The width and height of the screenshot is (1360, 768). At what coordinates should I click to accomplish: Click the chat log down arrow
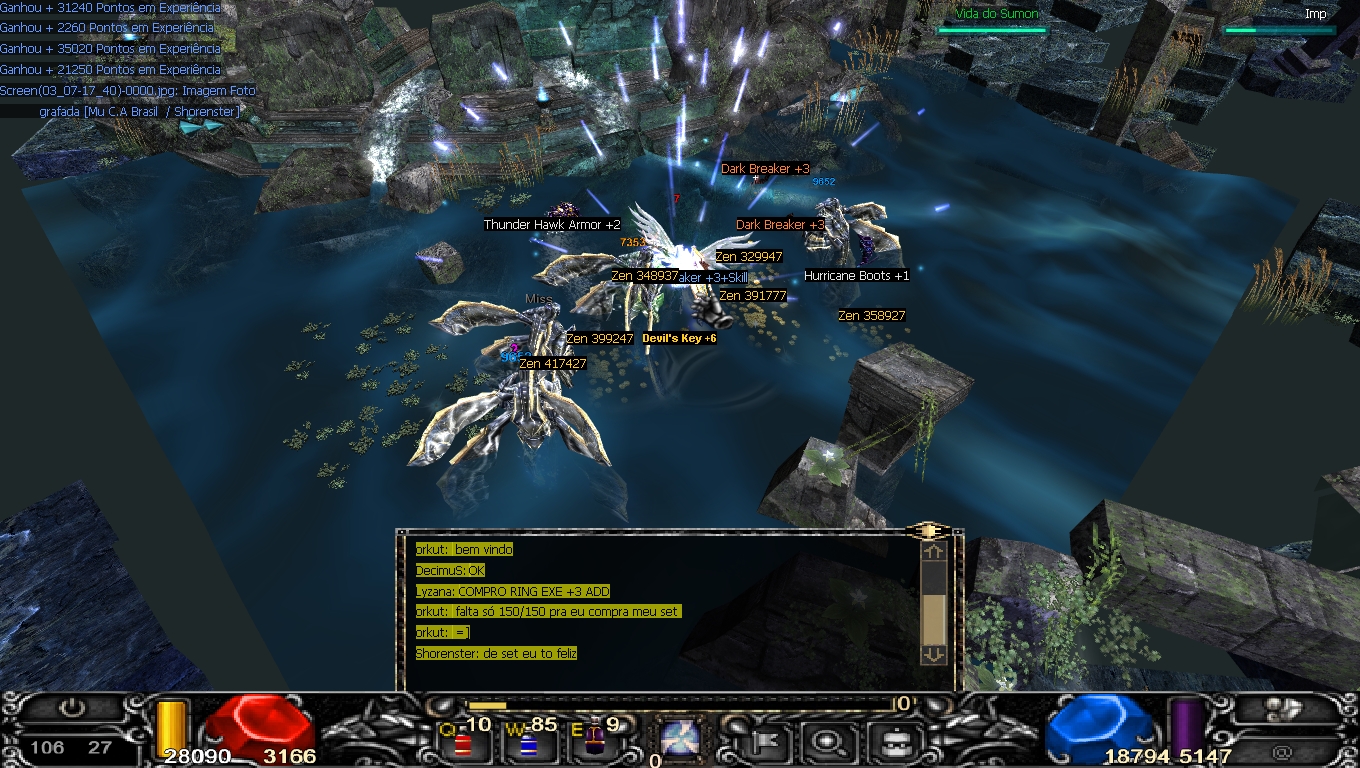pos(933,654)
